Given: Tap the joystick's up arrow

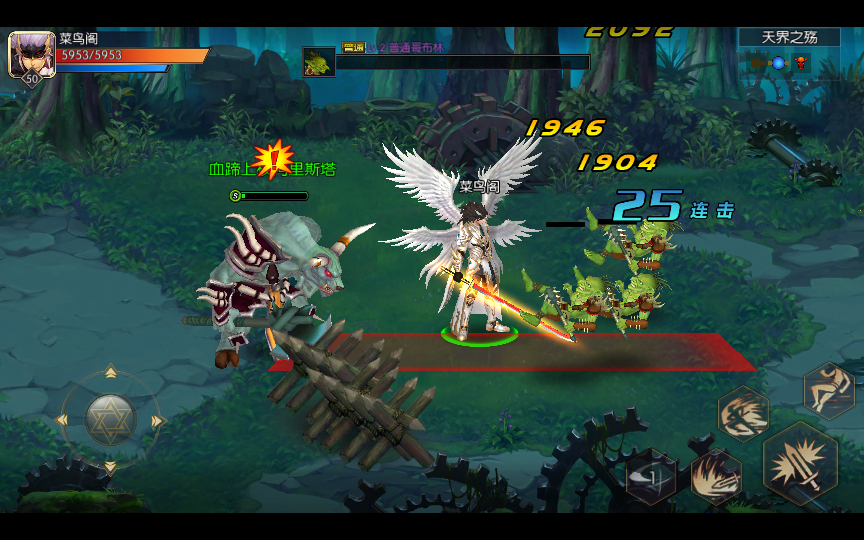Looking at the screenshot, I should pyautogui.click(x=110, y=374).
